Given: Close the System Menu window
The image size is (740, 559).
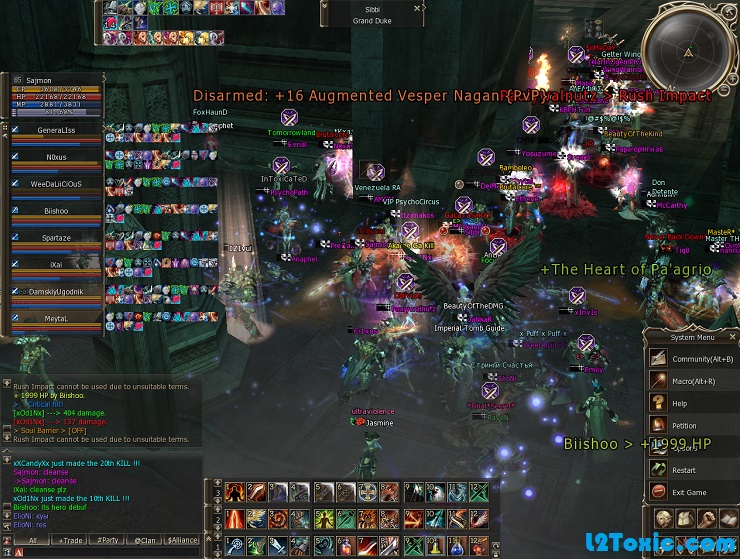Looking at the screenshot, I should (x=732, y=336).
